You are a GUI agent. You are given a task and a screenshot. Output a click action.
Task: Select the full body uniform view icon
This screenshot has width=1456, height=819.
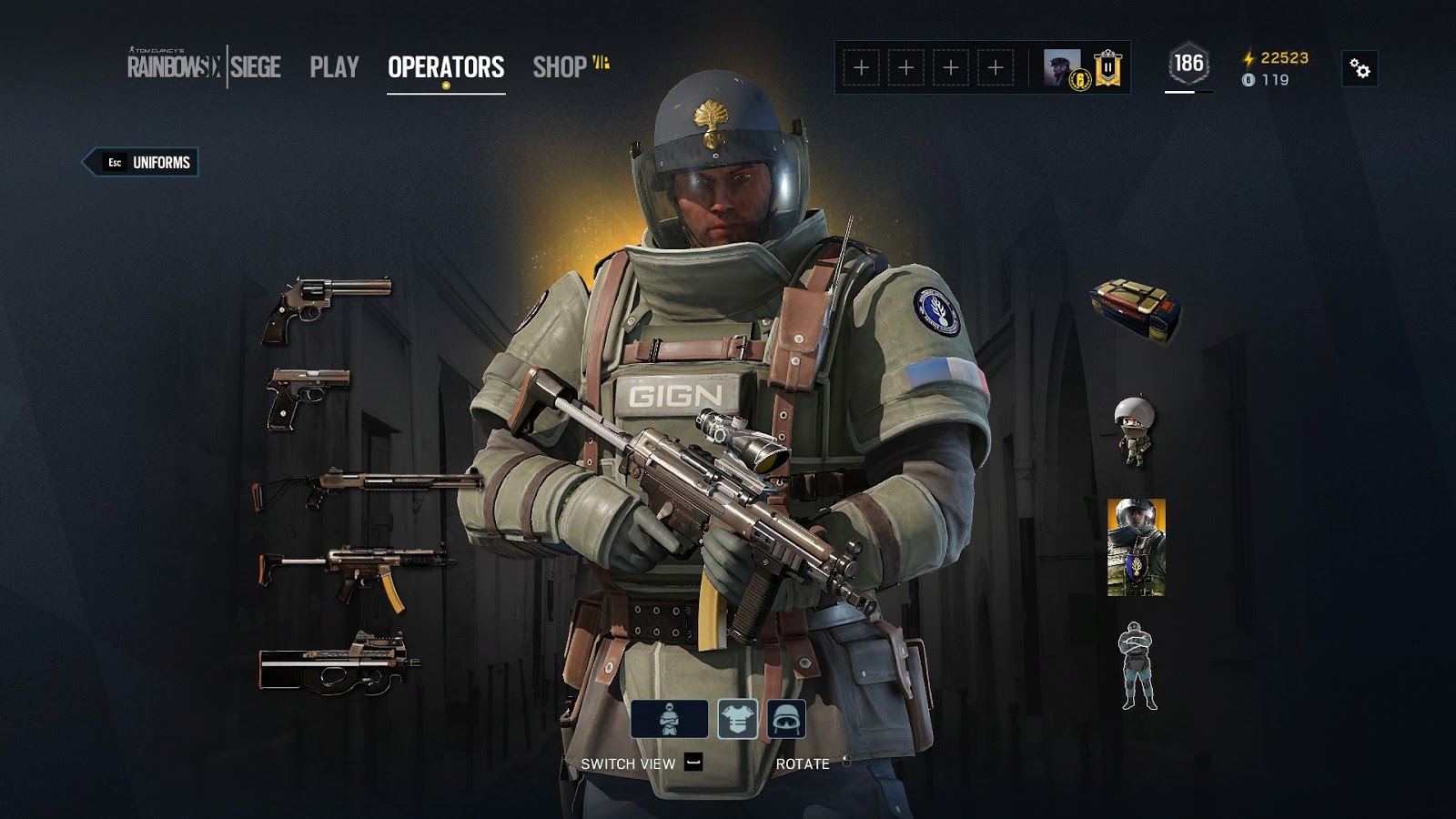click(x=671, y=721)
